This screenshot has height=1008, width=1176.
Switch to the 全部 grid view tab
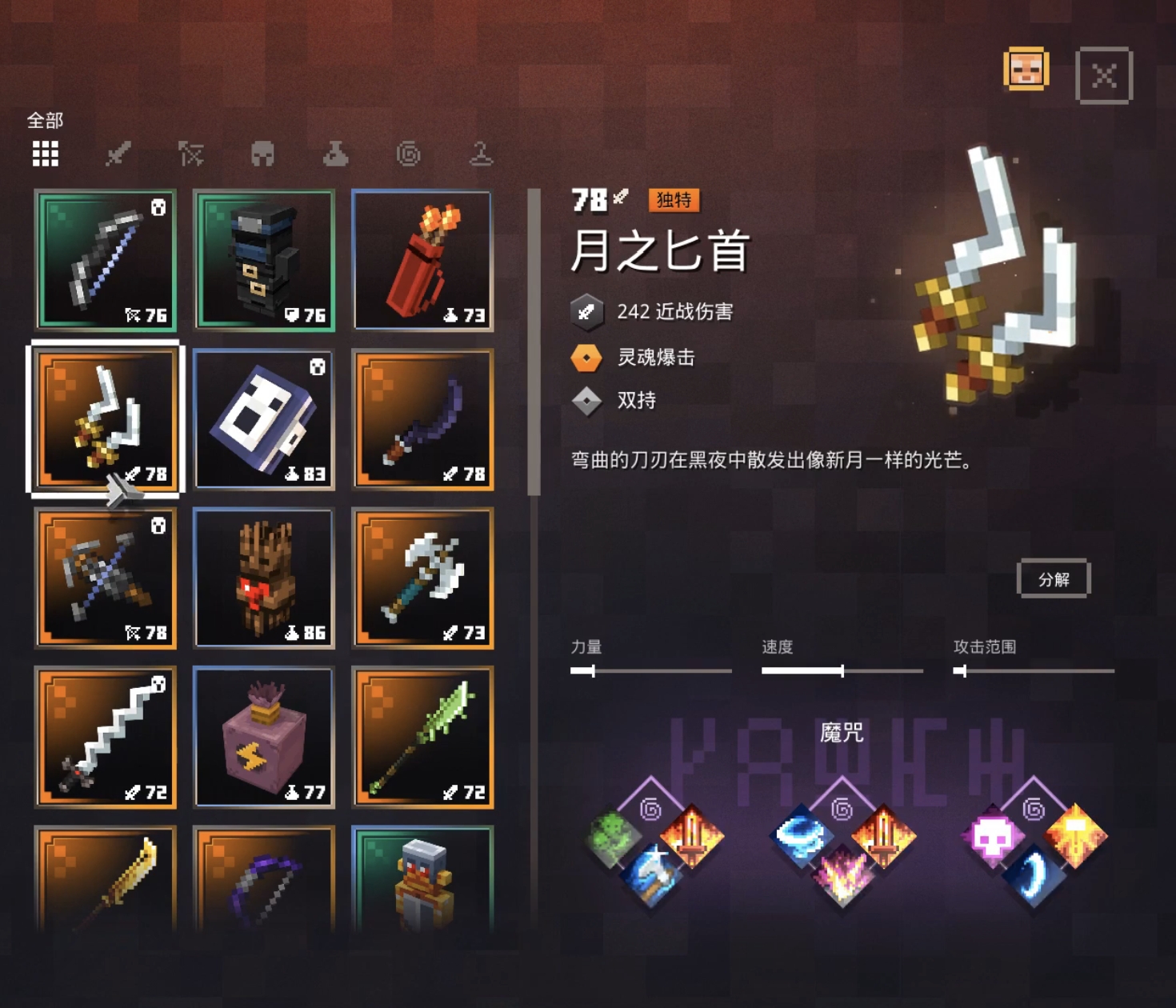coord(45,154)
